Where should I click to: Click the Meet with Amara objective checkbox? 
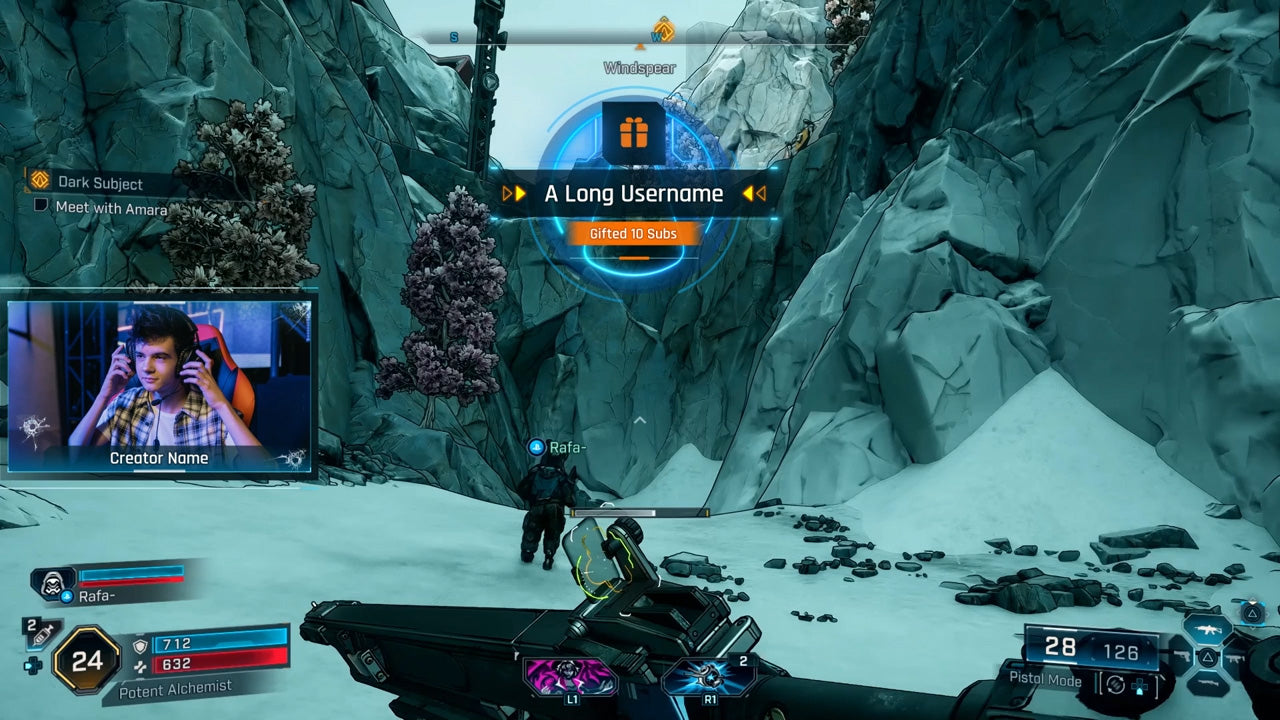click(41, 206)
